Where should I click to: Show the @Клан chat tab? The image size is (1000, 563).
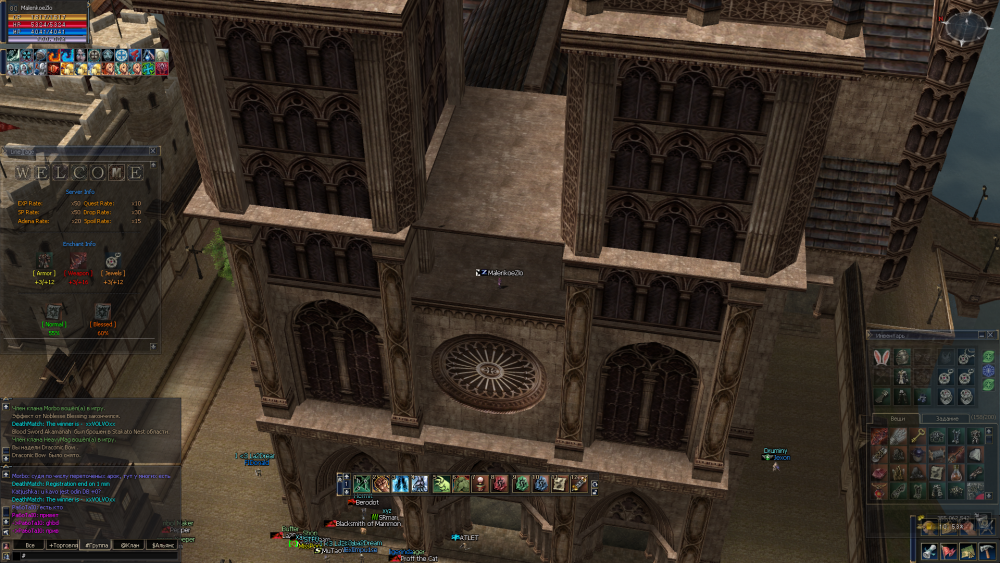(131, 545)
